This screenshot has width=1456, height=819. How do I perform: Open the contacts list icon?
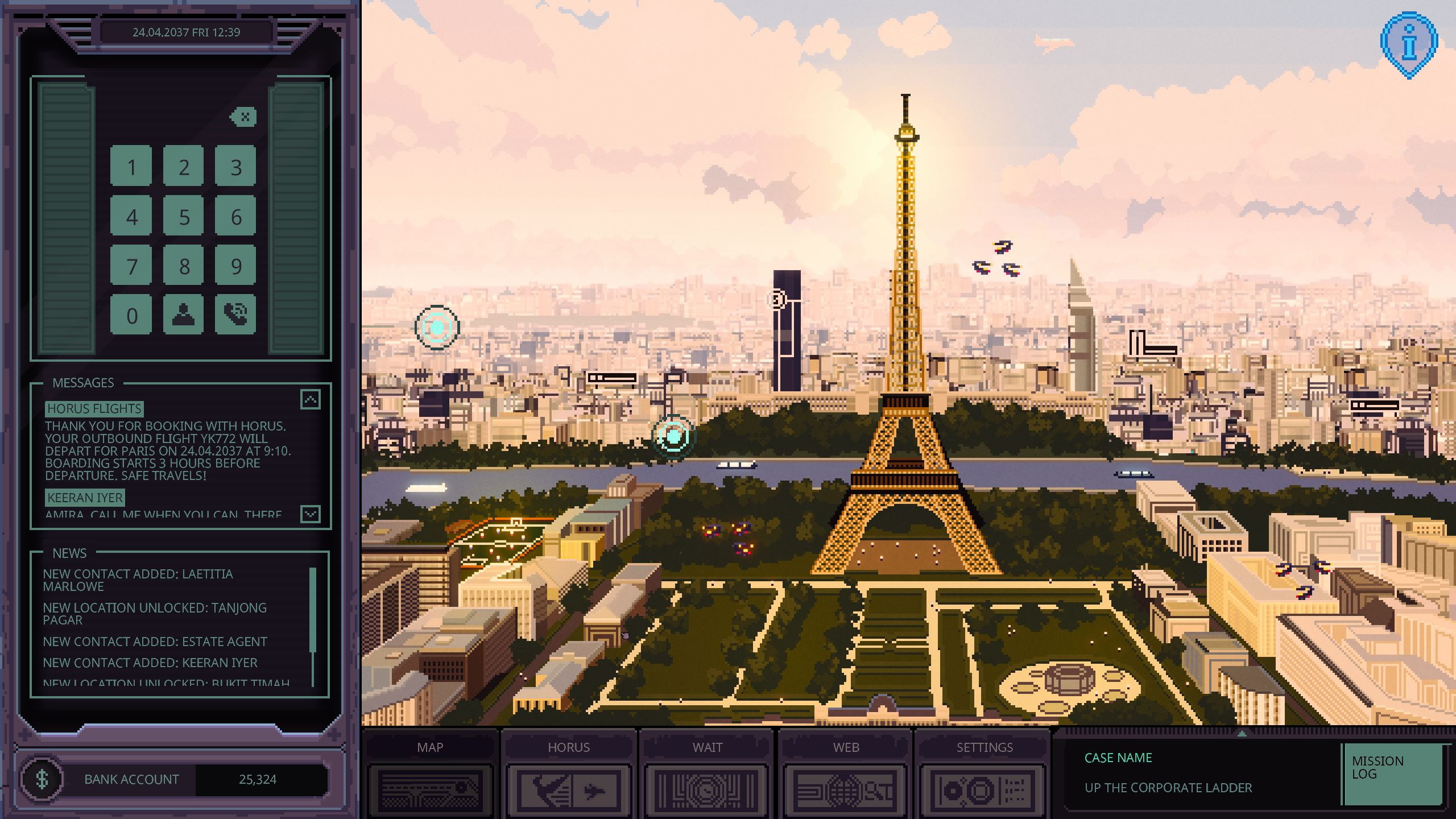[x=184, y=314]
